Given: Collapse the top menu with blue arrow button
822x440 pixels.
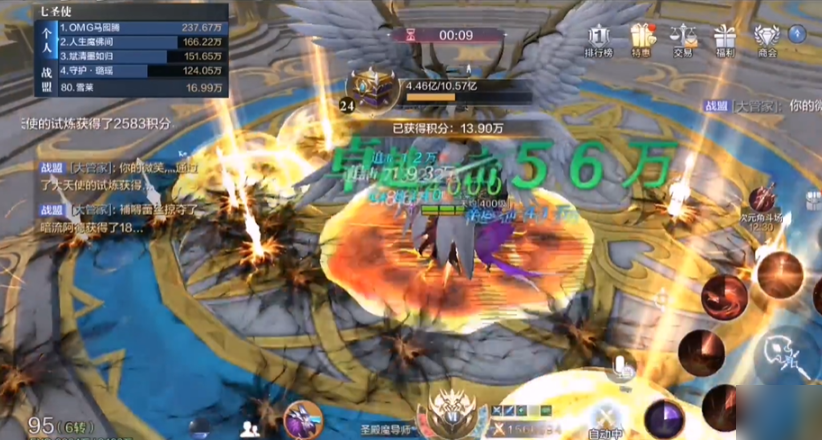Looking at the screenshot, I should tap(799, 33).
